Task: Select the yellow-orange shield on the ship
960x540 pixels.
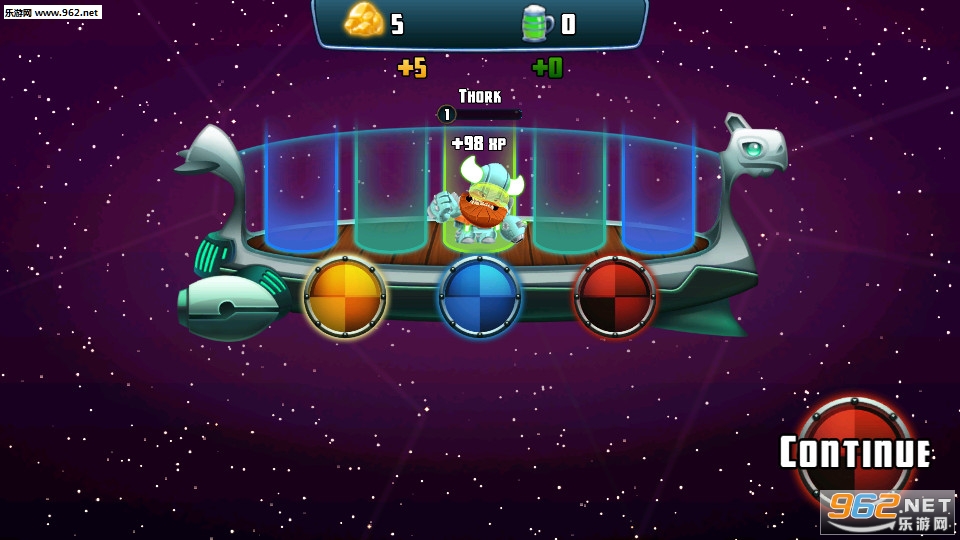Action: [345, 296]
